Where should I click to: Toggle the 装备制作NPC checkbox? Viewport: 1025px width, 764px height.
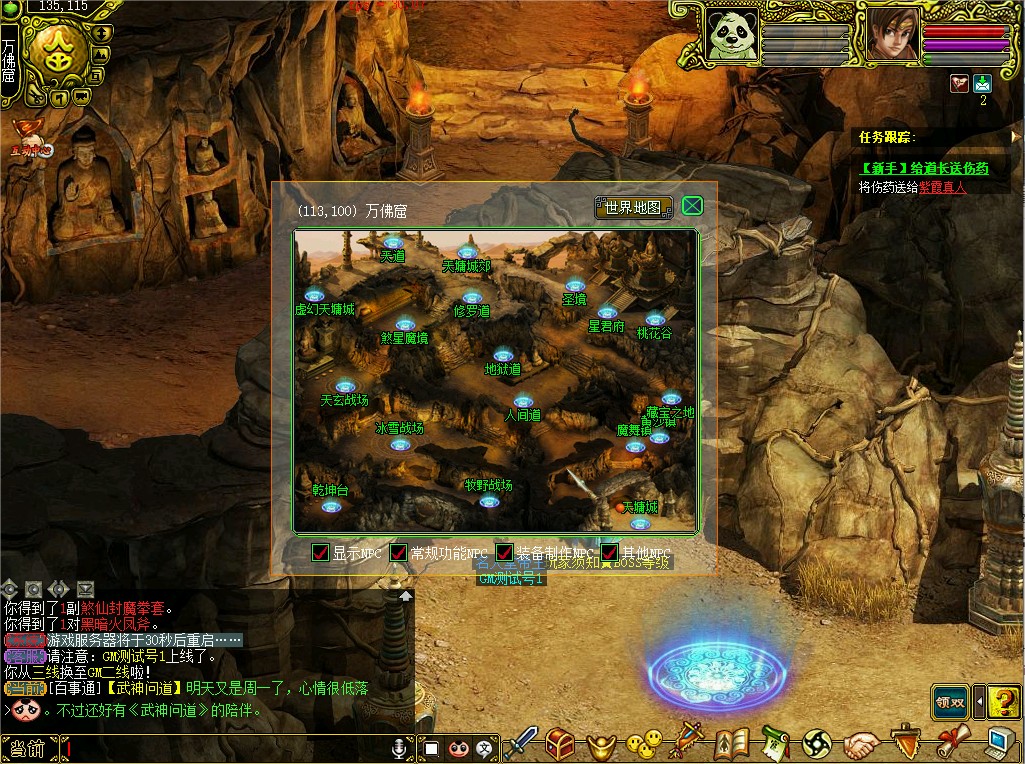coord(505,553)
